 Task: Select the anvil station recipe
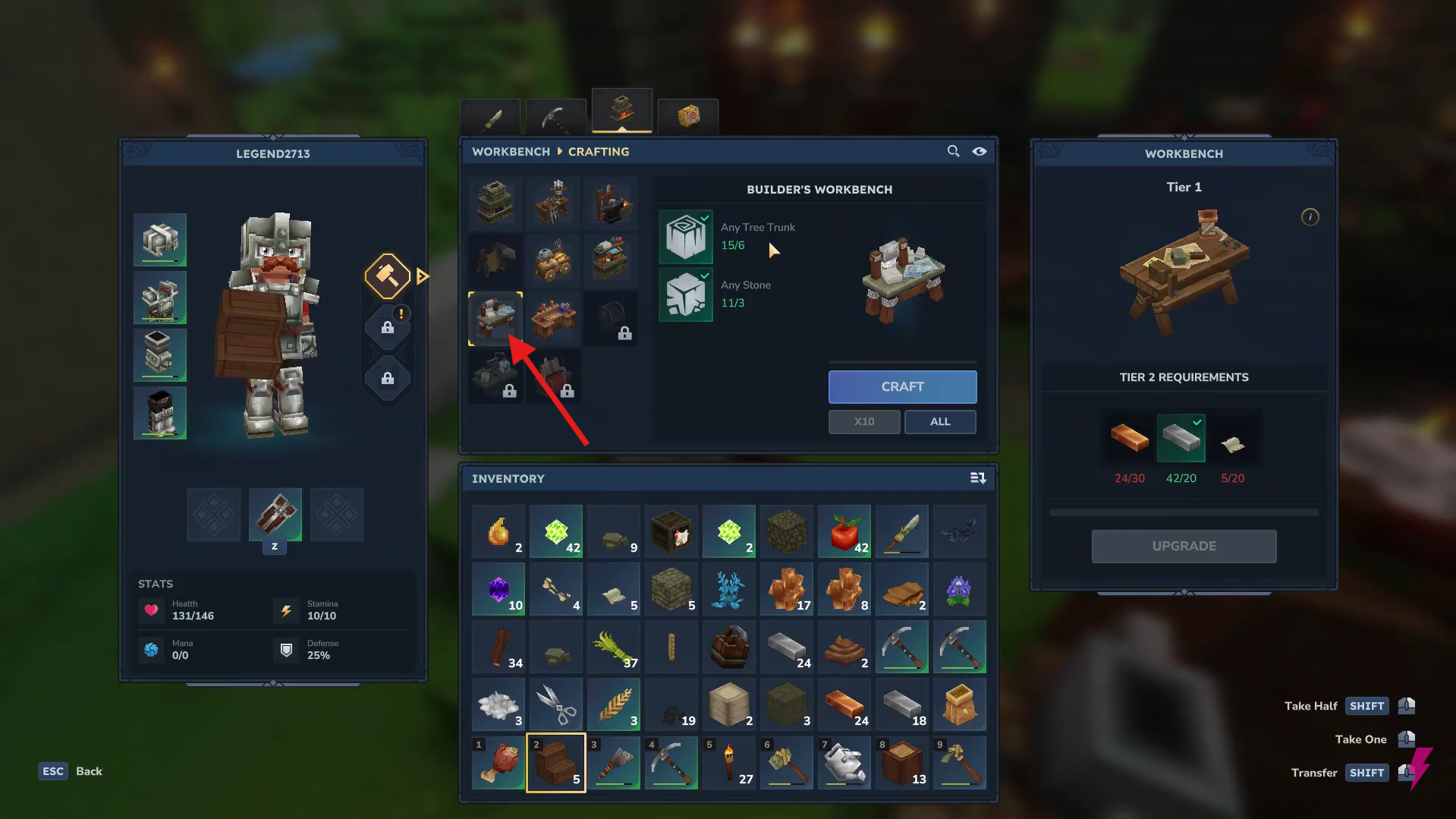pos(612,203)
